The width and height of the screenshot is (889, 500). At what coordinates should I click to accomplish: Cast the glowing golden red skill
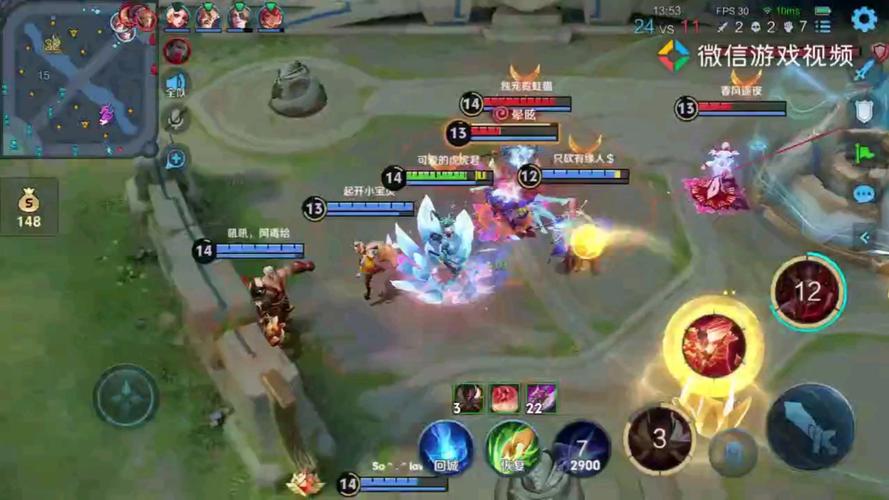pyautogui.click(x=713, y=346)
